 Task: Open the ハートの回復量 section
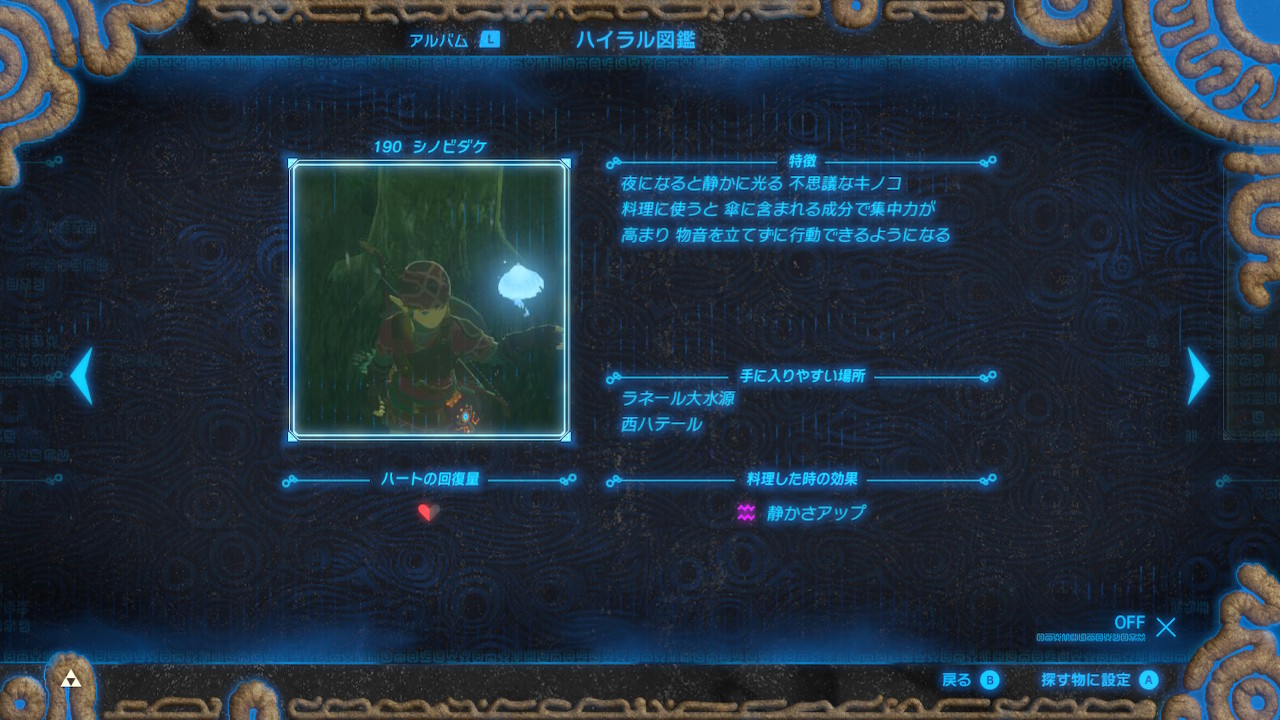coord(432,479)
